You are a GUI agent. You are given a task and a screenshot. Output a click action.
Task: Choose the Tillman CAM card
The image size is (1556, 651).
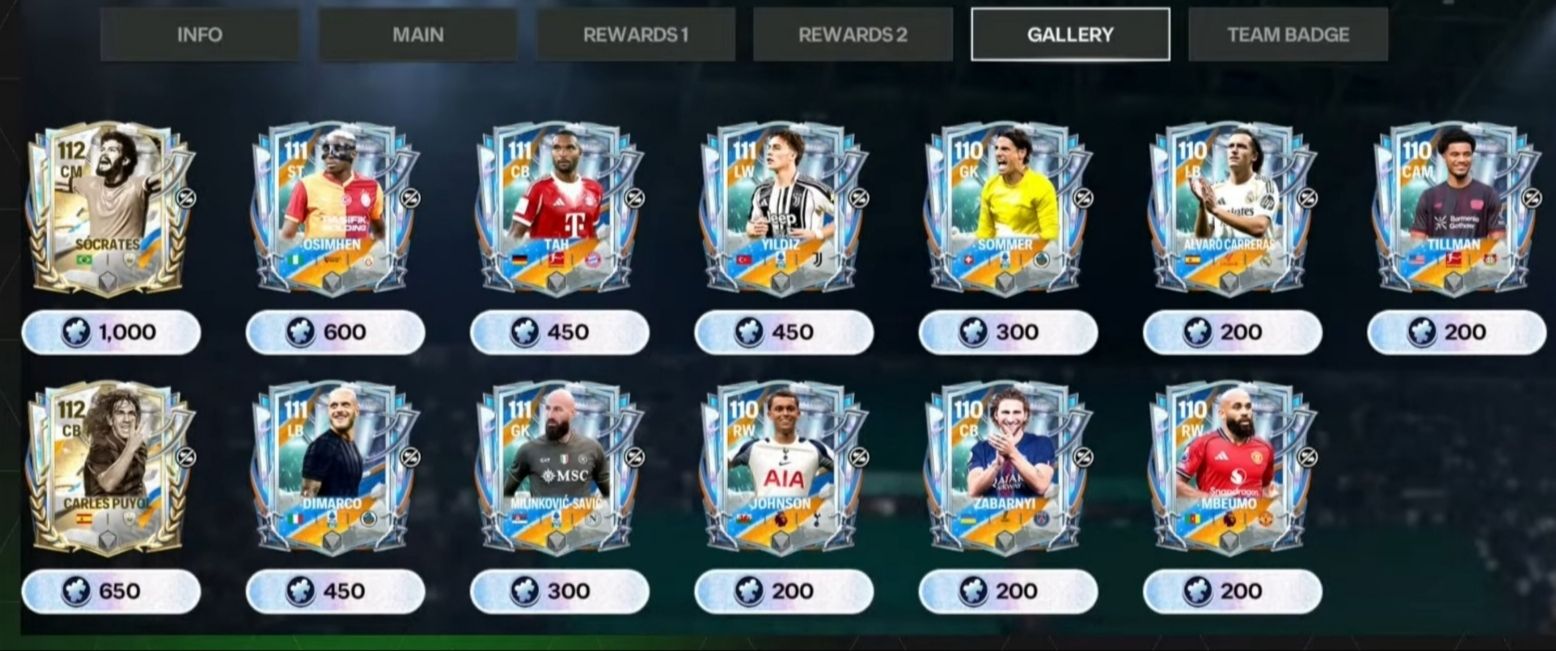[1456, 208]
